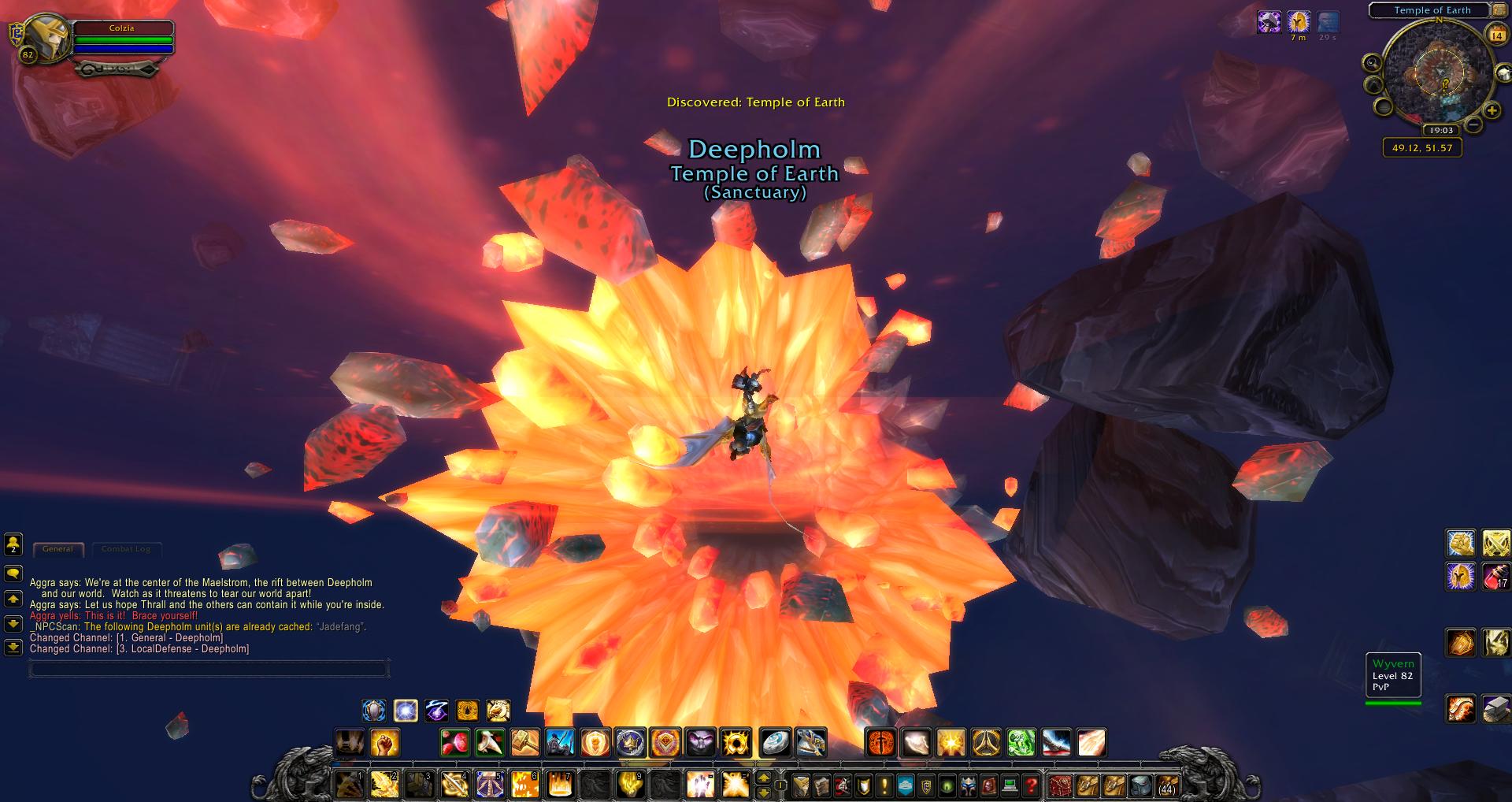Click the chat input box
Screen dimensions: 1512x802
click(209, 670)
